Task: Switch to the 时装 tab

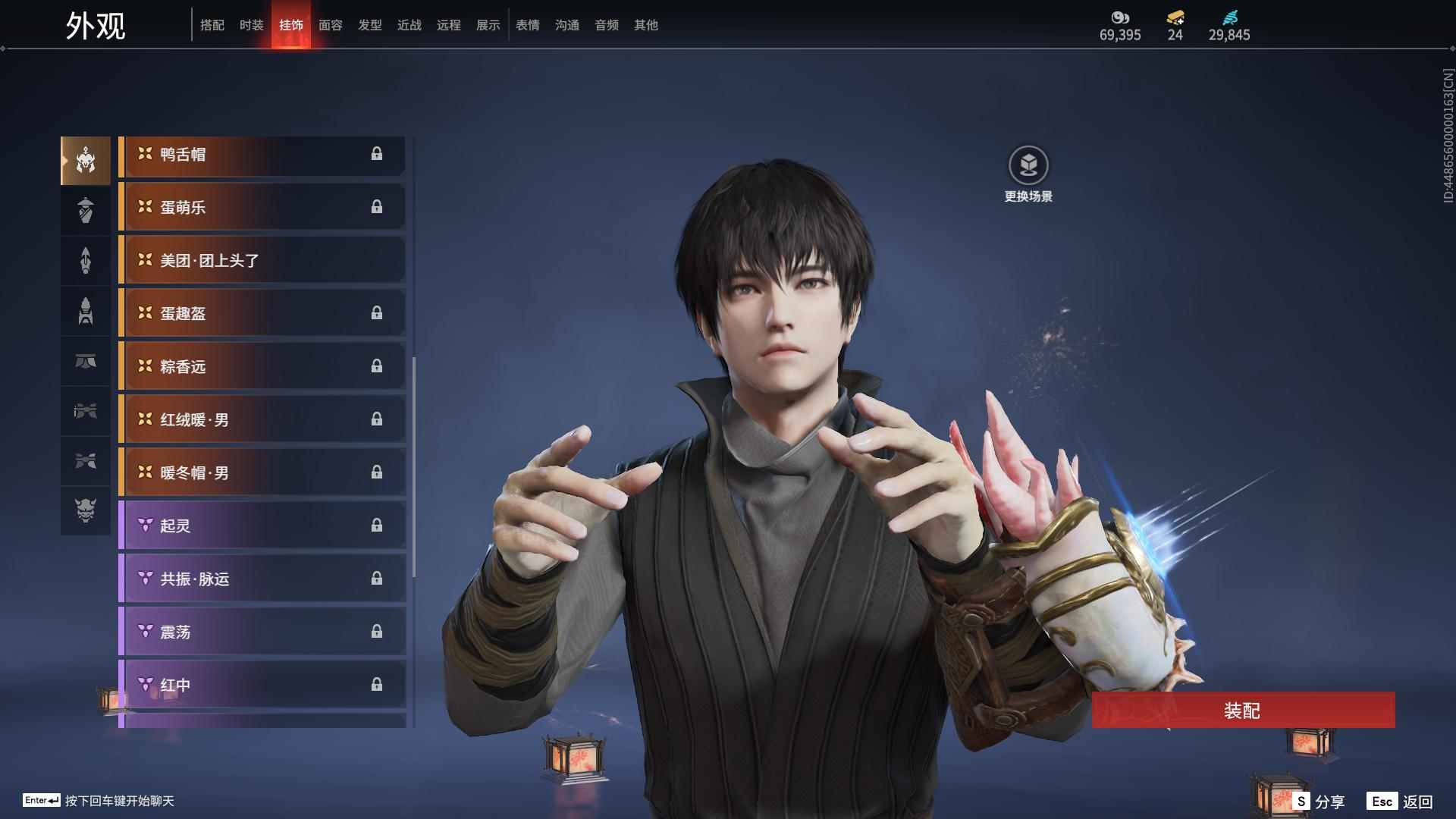Action: [251, 25]
